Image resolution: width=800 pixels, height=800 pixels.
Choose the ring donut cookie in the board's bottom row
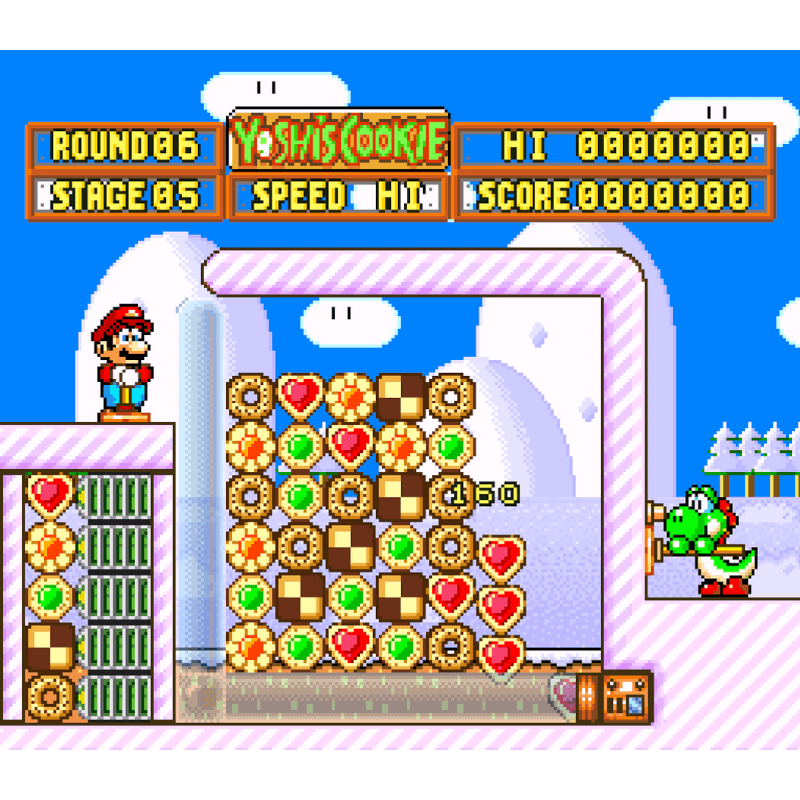(451, 646)
